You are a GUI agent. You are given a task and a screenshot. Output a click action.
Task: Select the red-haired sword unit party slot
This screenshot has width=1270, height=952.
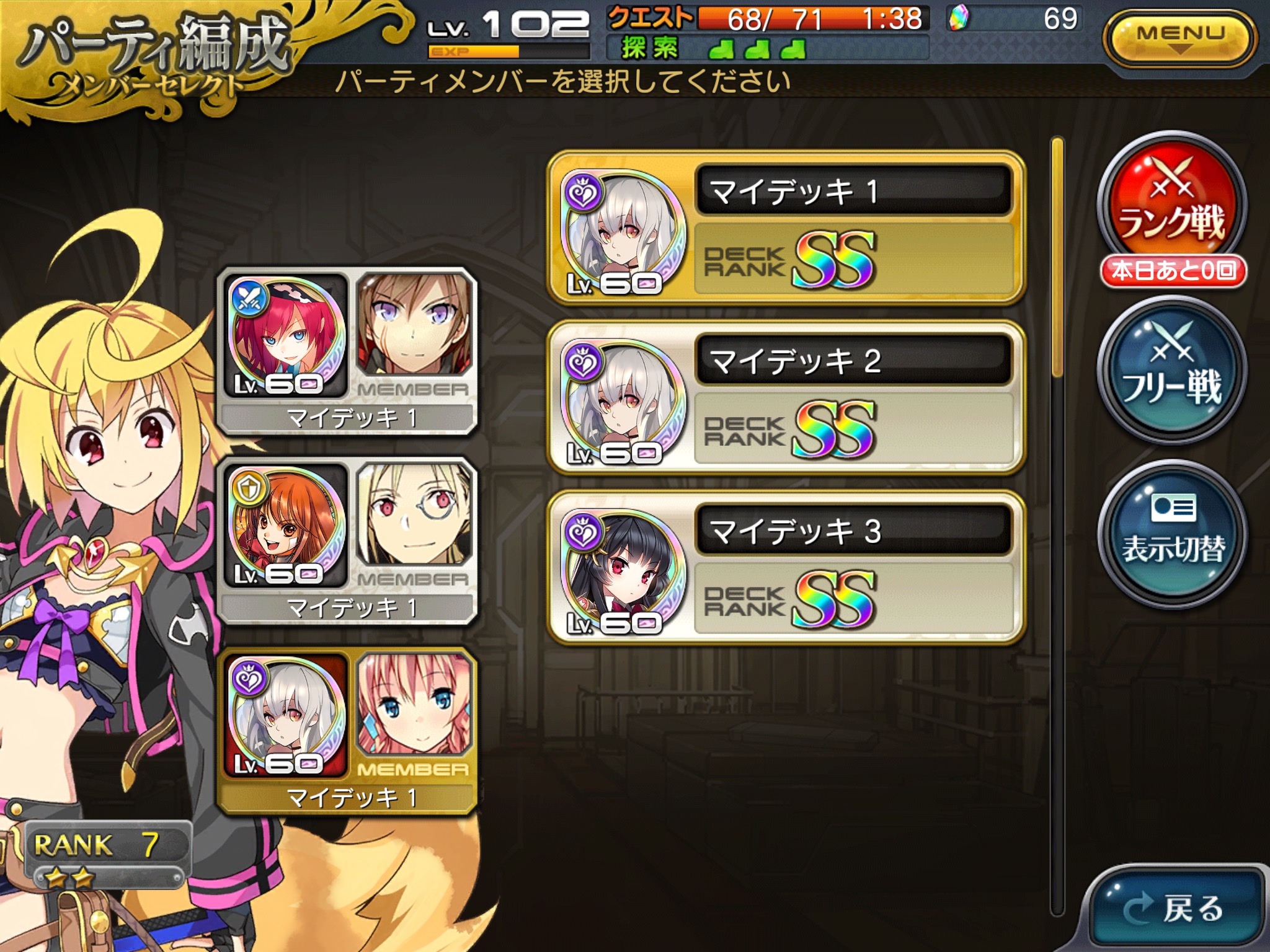pyautogui.click(x=347, y=351)
